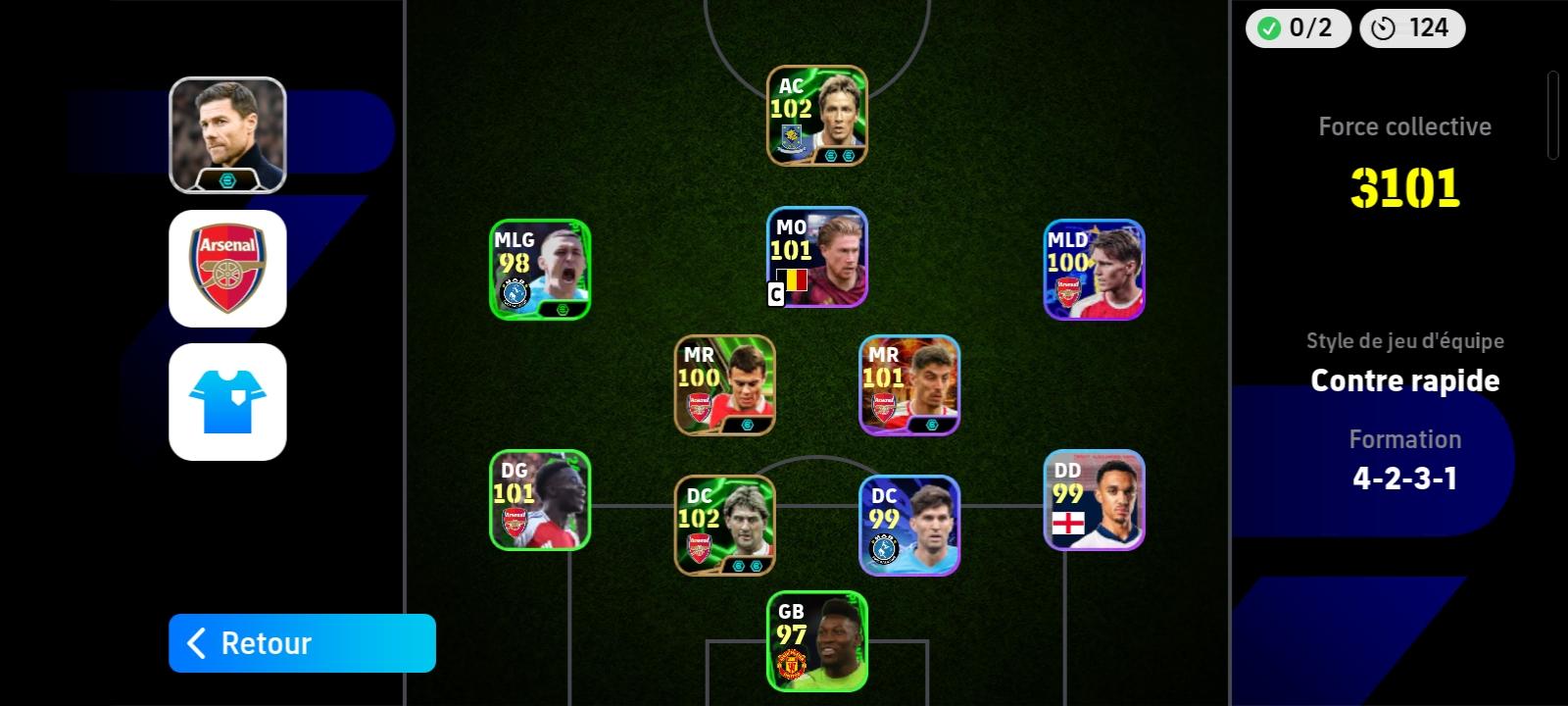Toggle the 124 match timer badge
Image resolution: width=1568 pixels, height=706 pixels.
tap(1411, 28)
